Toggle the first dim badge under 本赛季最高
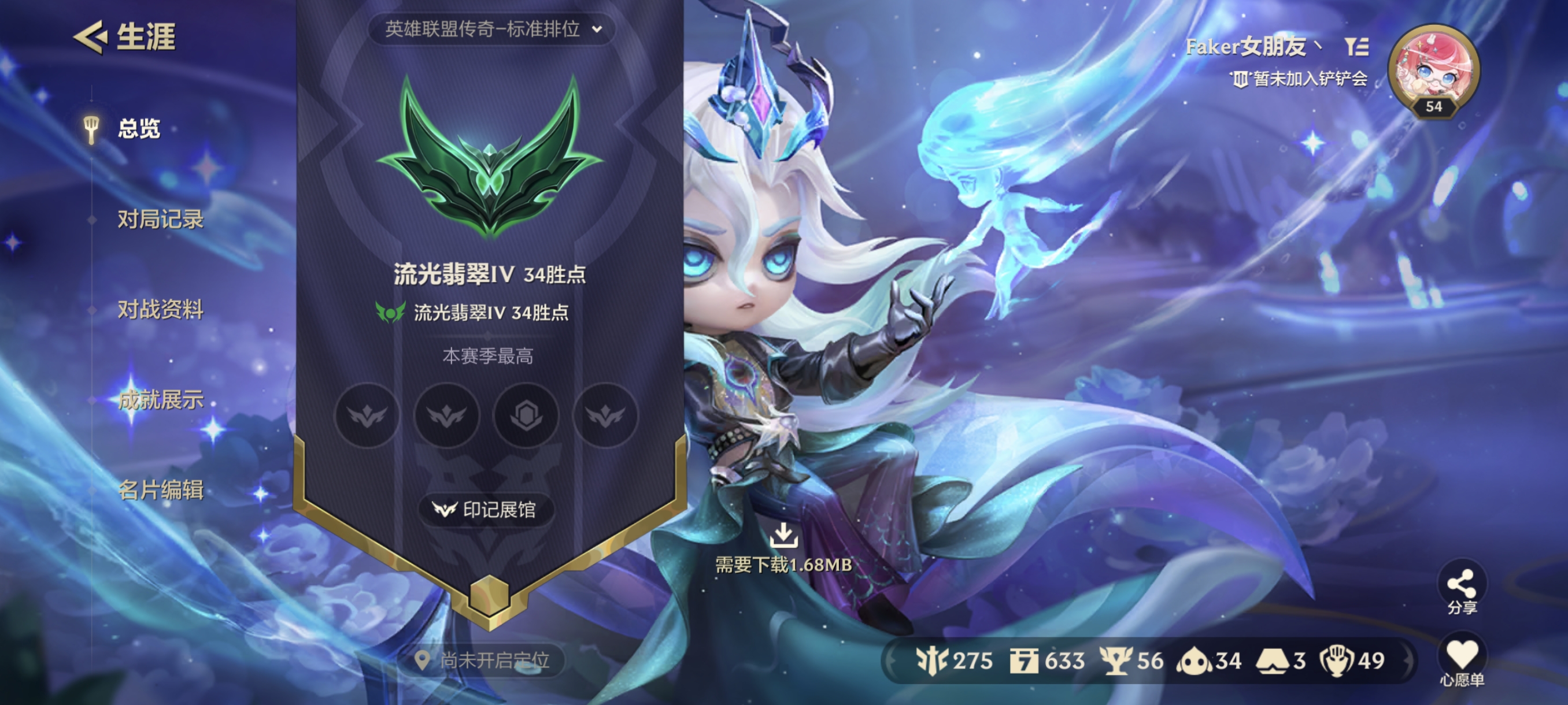1568x705 pixels. pos(367,415)
